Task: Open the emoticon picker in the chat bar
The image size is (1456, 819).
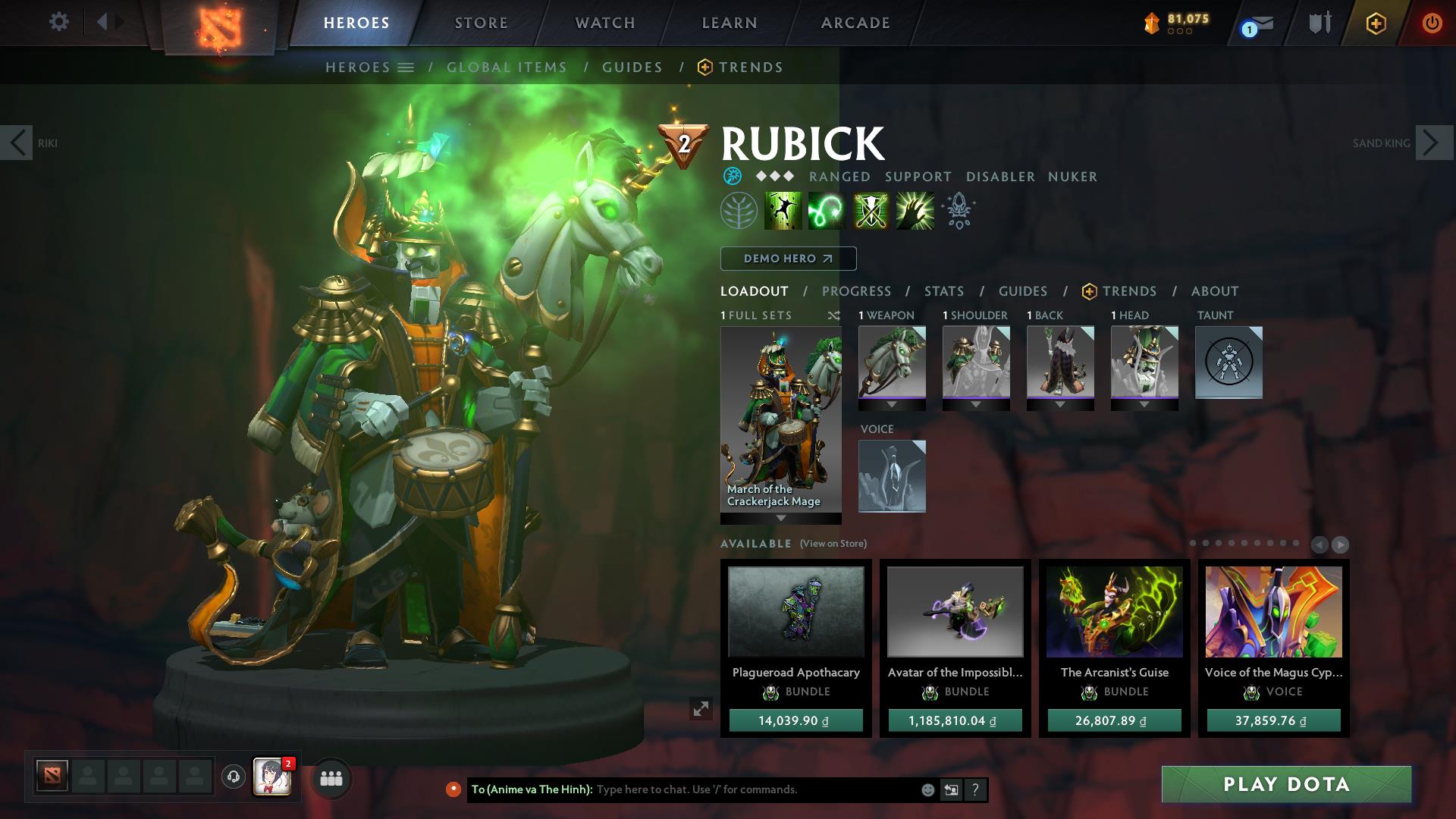Action: [927, 789]
